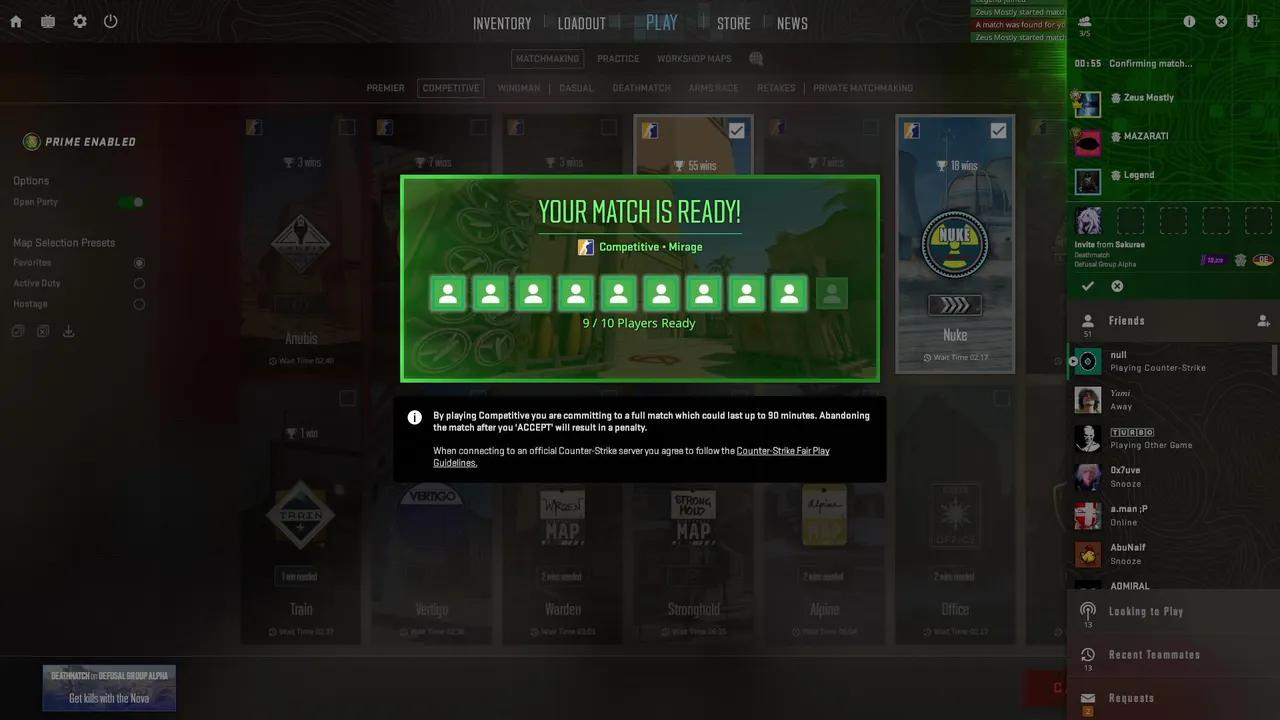Uncheck the Nuke map selection checkbox
Screen dimensions: 1280x720
(x=998, y=130)
